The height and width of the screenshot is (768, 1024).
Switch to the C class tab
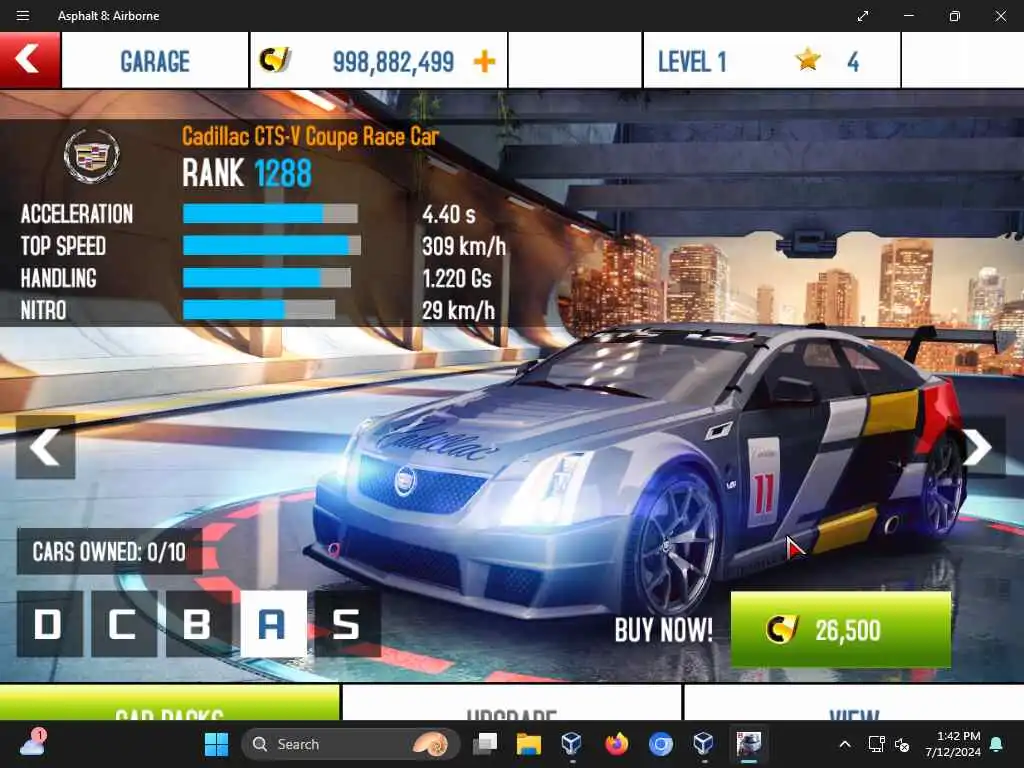pyautogui.click(x=123, y=624)
